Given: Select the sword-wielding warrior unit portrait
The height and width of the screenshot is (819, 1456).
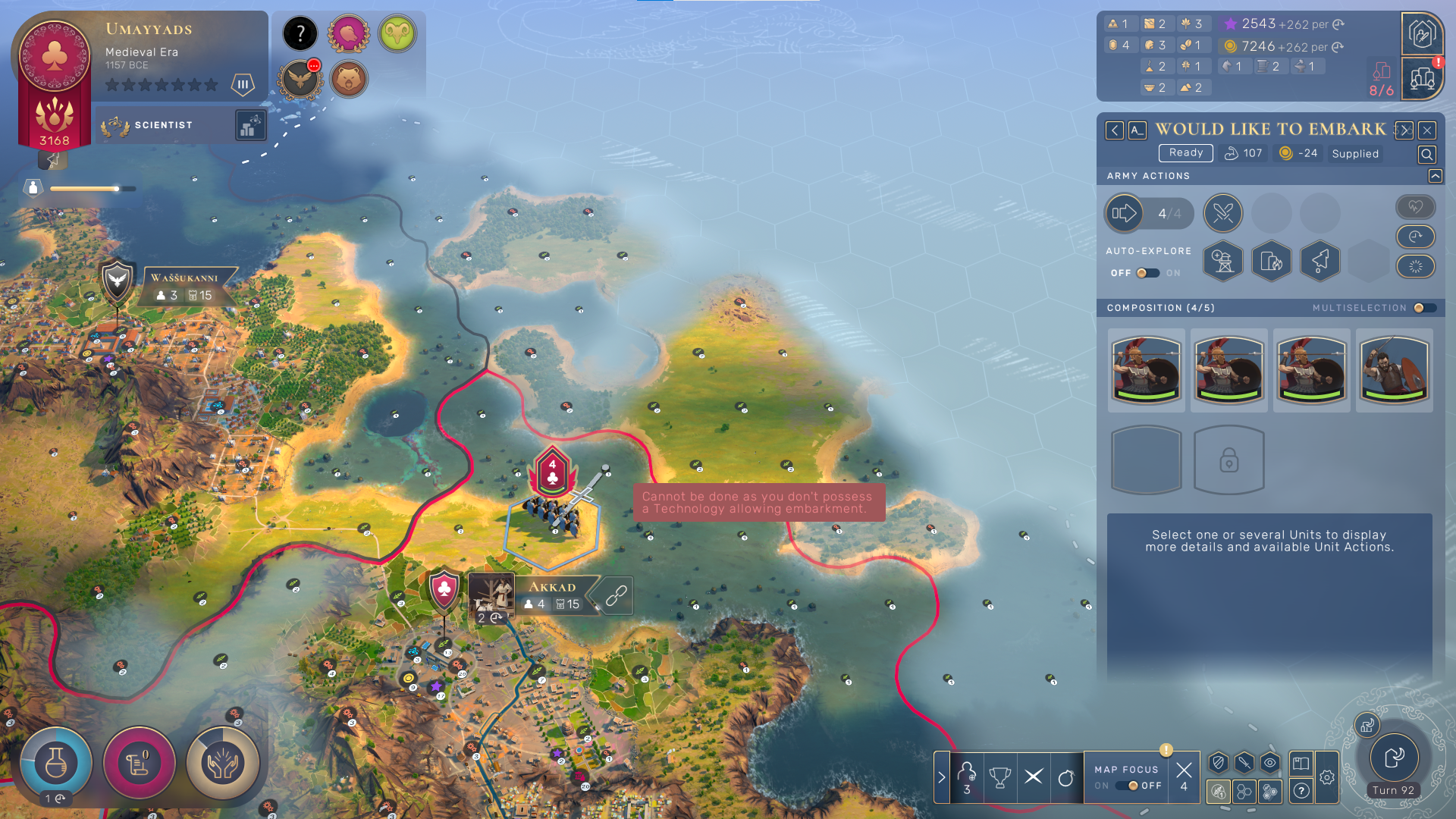Looking at the screenshot, I should point(1394,370).
